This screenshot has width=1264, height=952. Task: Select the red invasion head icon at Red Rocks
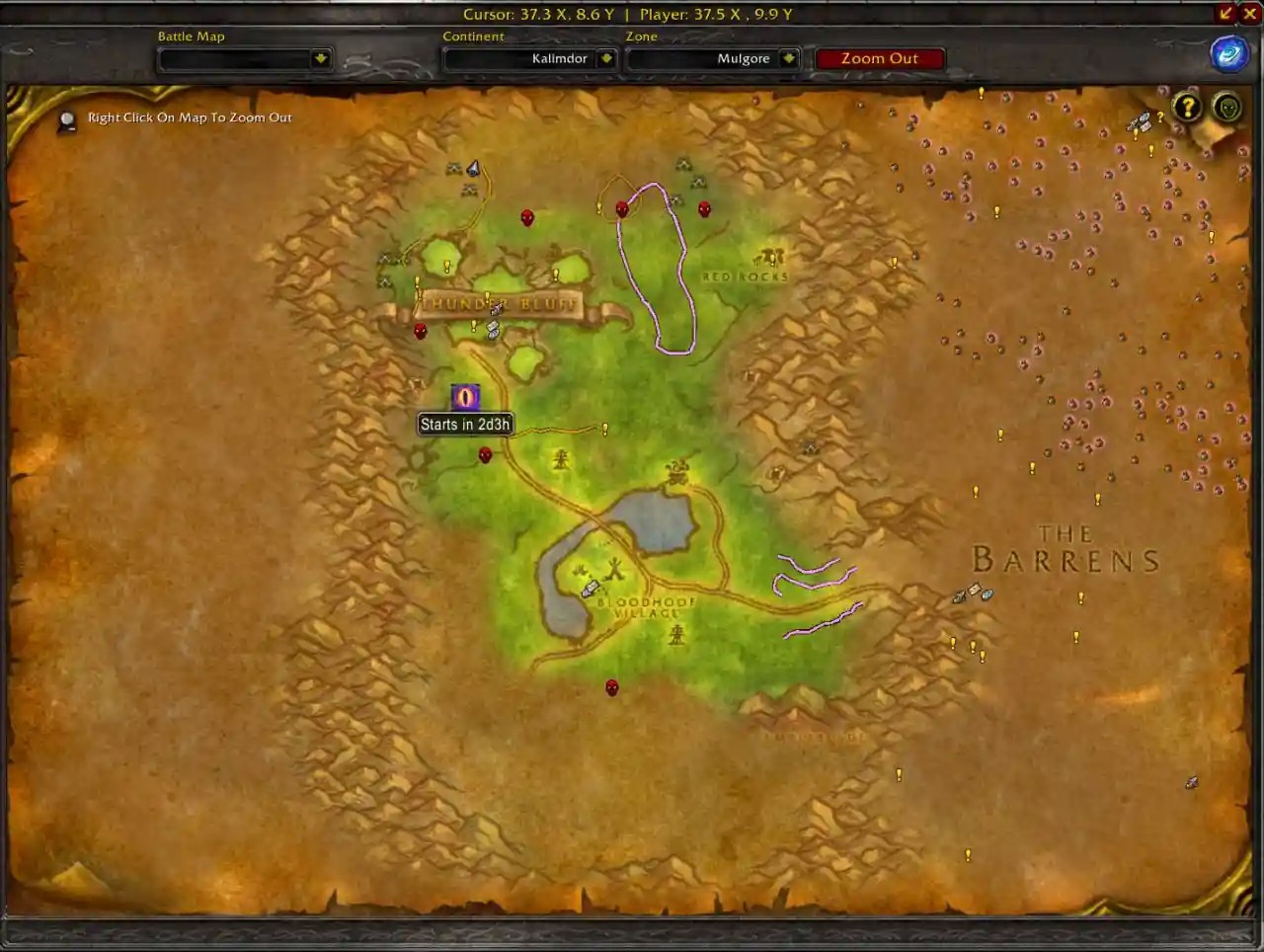[703, 209]
